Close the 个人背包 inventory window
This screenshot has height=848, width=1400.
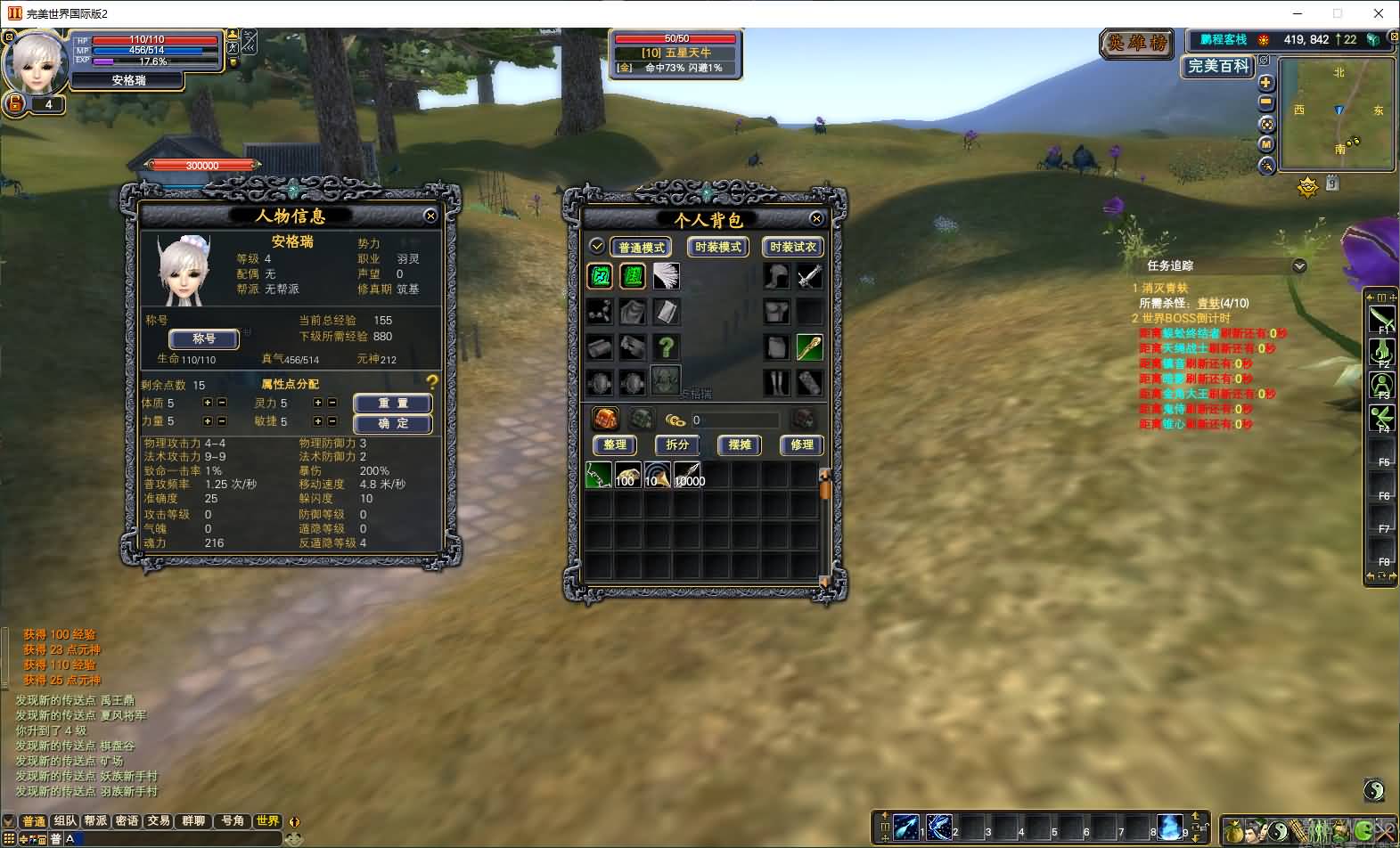(816, 218)
